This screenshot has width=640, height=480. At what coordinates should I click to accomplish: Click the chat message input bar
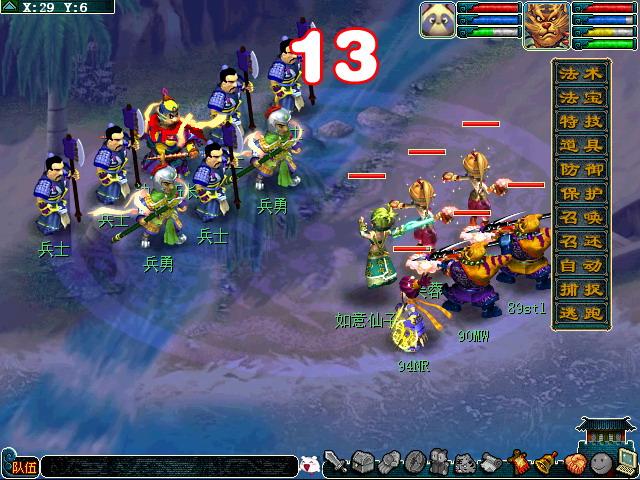click(168, 466)
